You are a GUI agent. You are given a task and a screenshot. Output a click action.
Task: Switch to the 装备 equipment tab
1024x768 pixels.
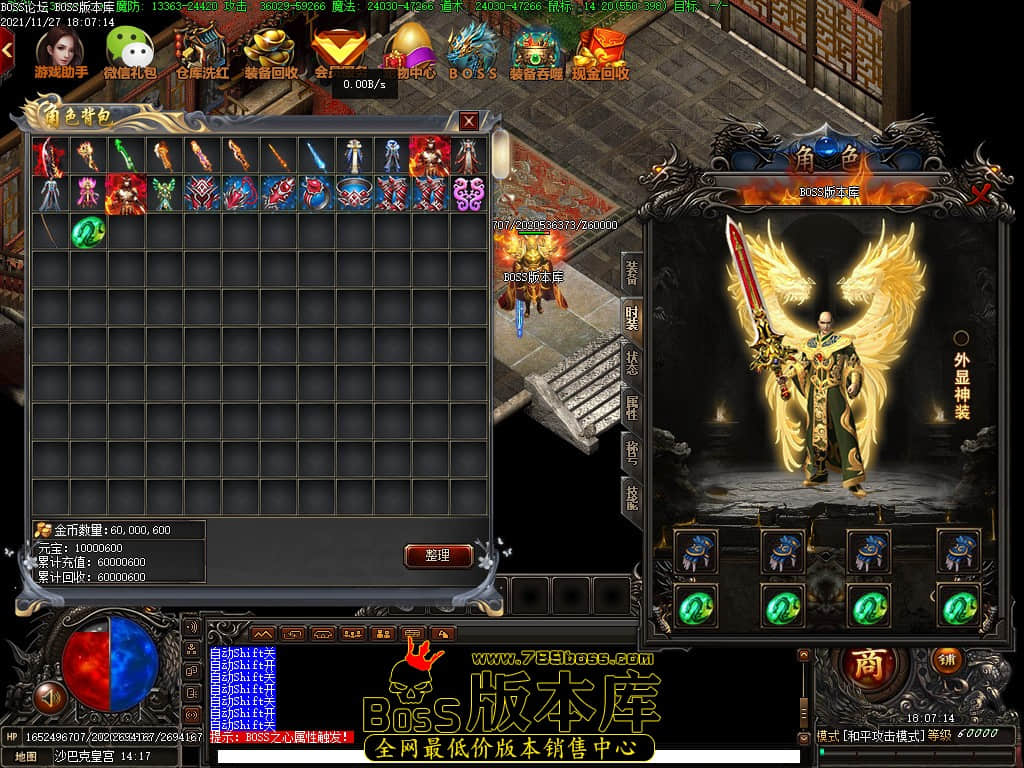coord(632,272)
